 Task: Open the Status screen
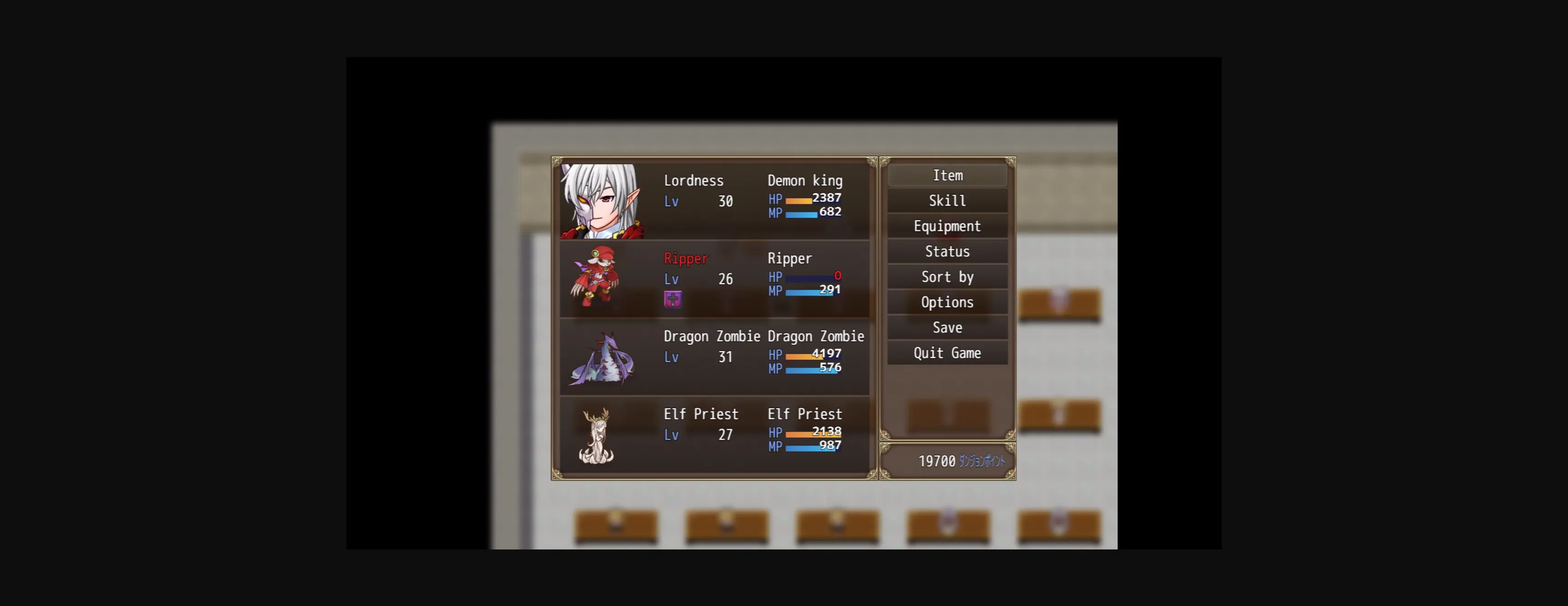coord(947,251)
